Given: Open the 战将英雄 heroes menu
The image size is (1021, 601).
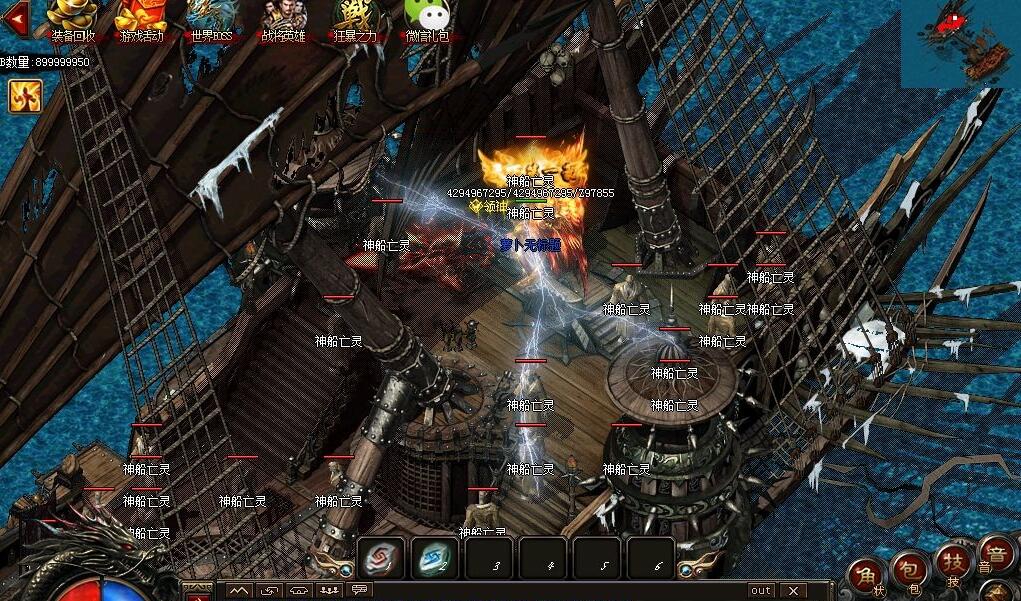Looking at the screenshot, I should 283,20.
